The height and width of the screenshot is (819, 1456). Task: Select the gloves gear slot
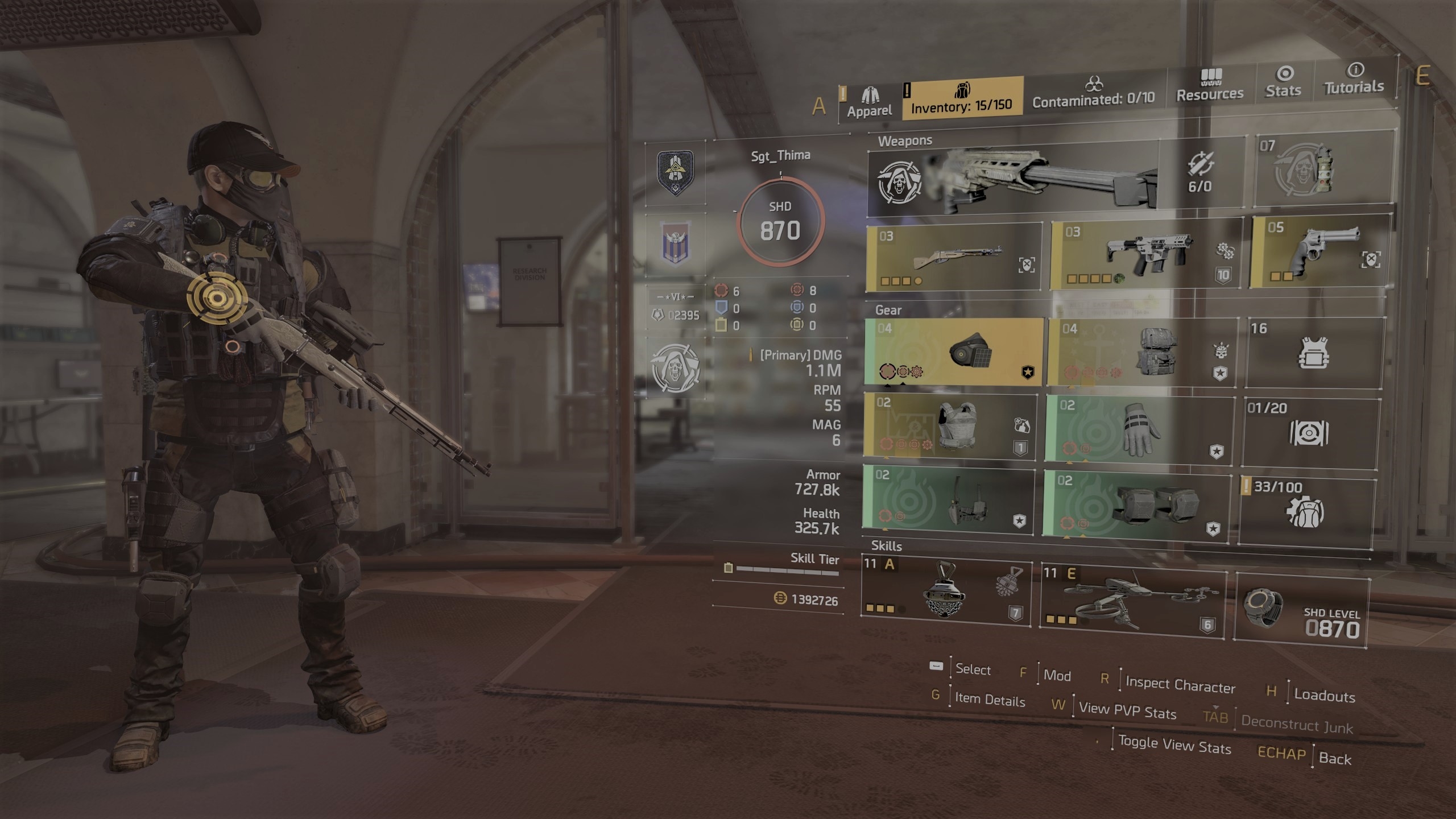(x=1140, y=429)
